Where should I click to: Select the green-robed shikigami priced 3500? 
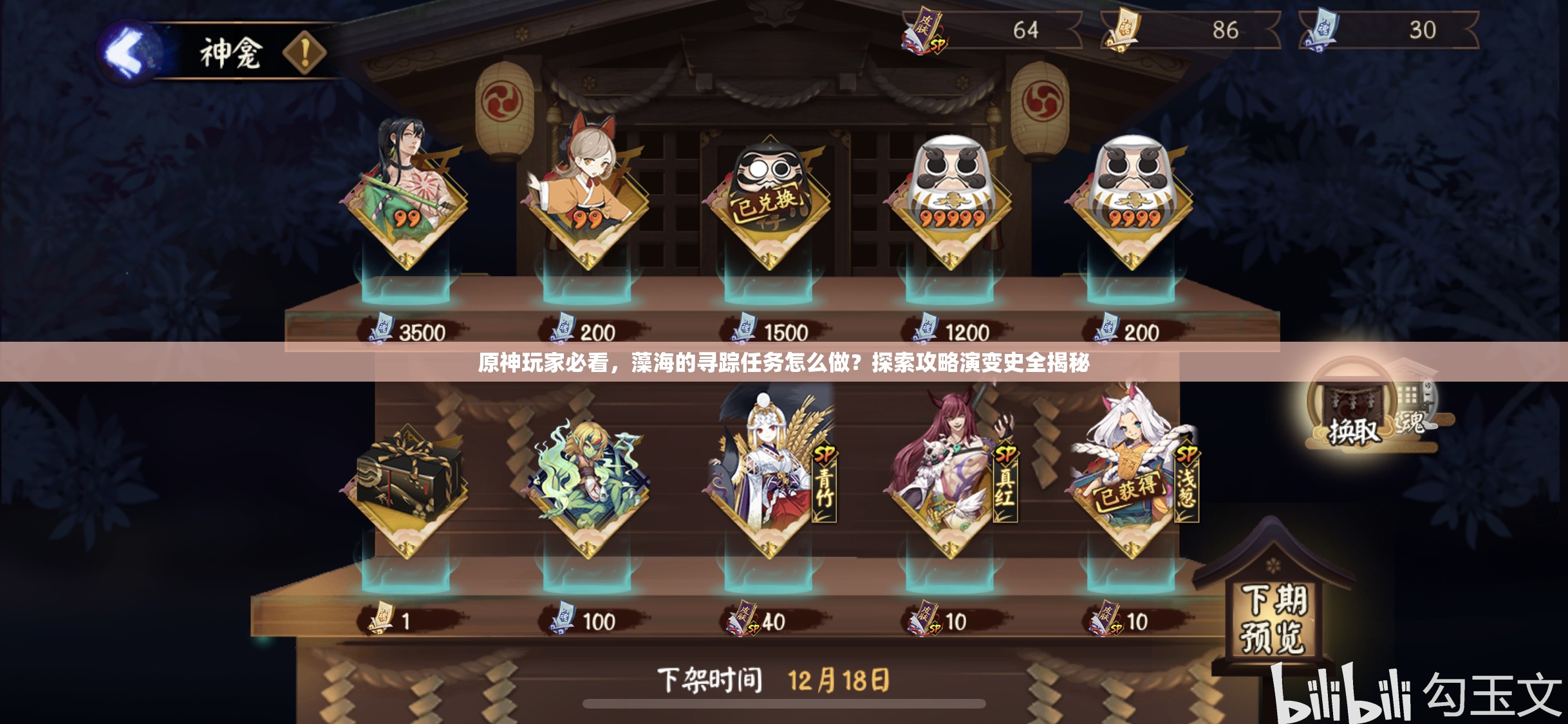point(406,193)
